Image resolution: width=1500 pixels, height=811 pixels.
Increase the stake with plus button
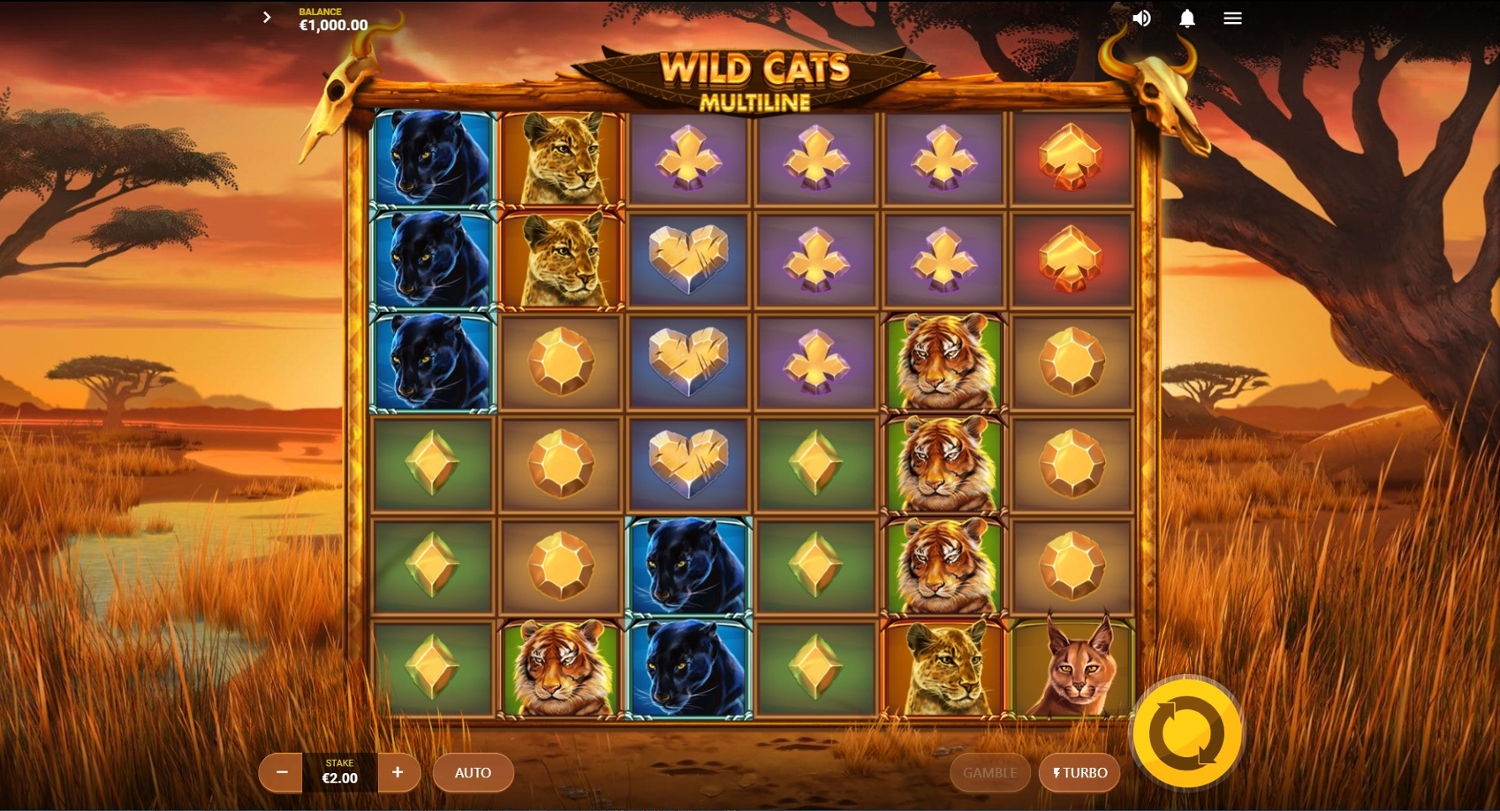398,772
